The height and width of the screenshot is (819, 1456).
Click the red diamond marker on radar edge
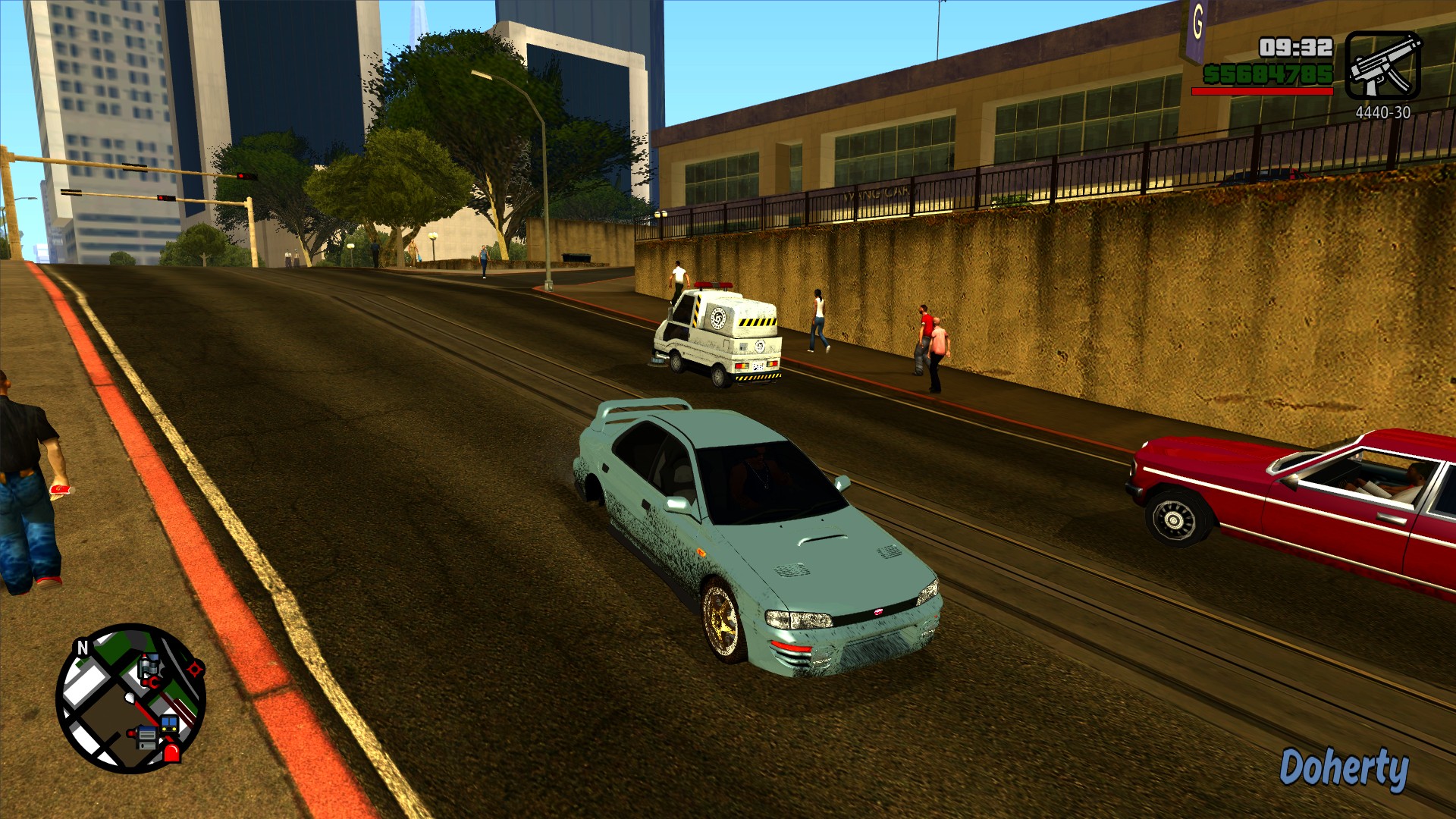196,669
